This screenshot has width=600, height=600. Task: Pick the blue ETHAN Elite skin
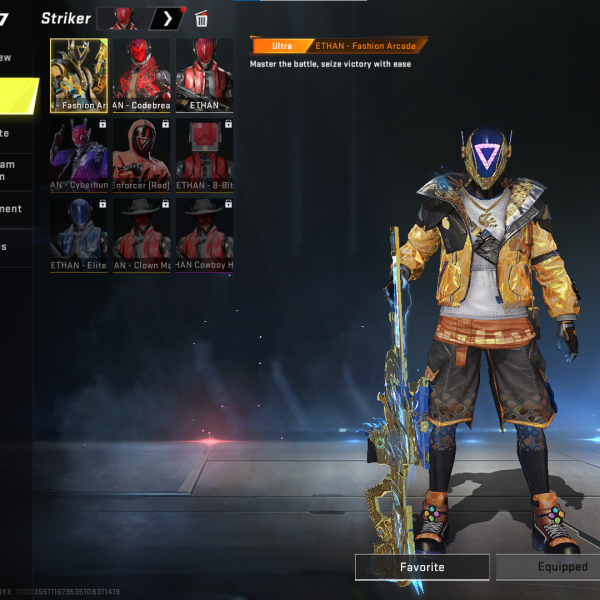(x=79, y=234)
